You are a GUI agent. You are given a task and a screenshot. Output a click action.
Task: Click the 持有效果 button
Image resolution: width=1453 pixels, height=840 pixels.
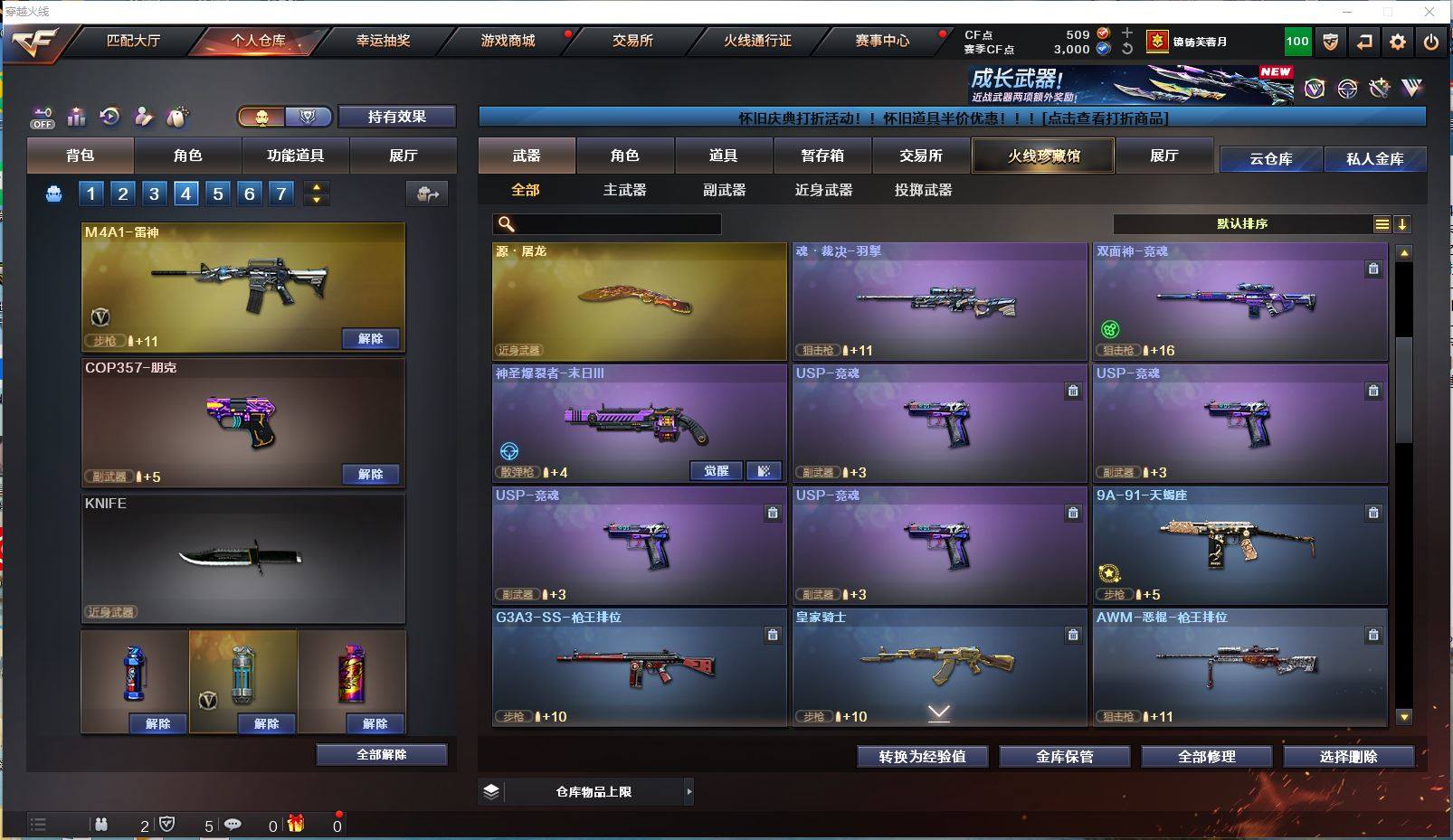396,117
